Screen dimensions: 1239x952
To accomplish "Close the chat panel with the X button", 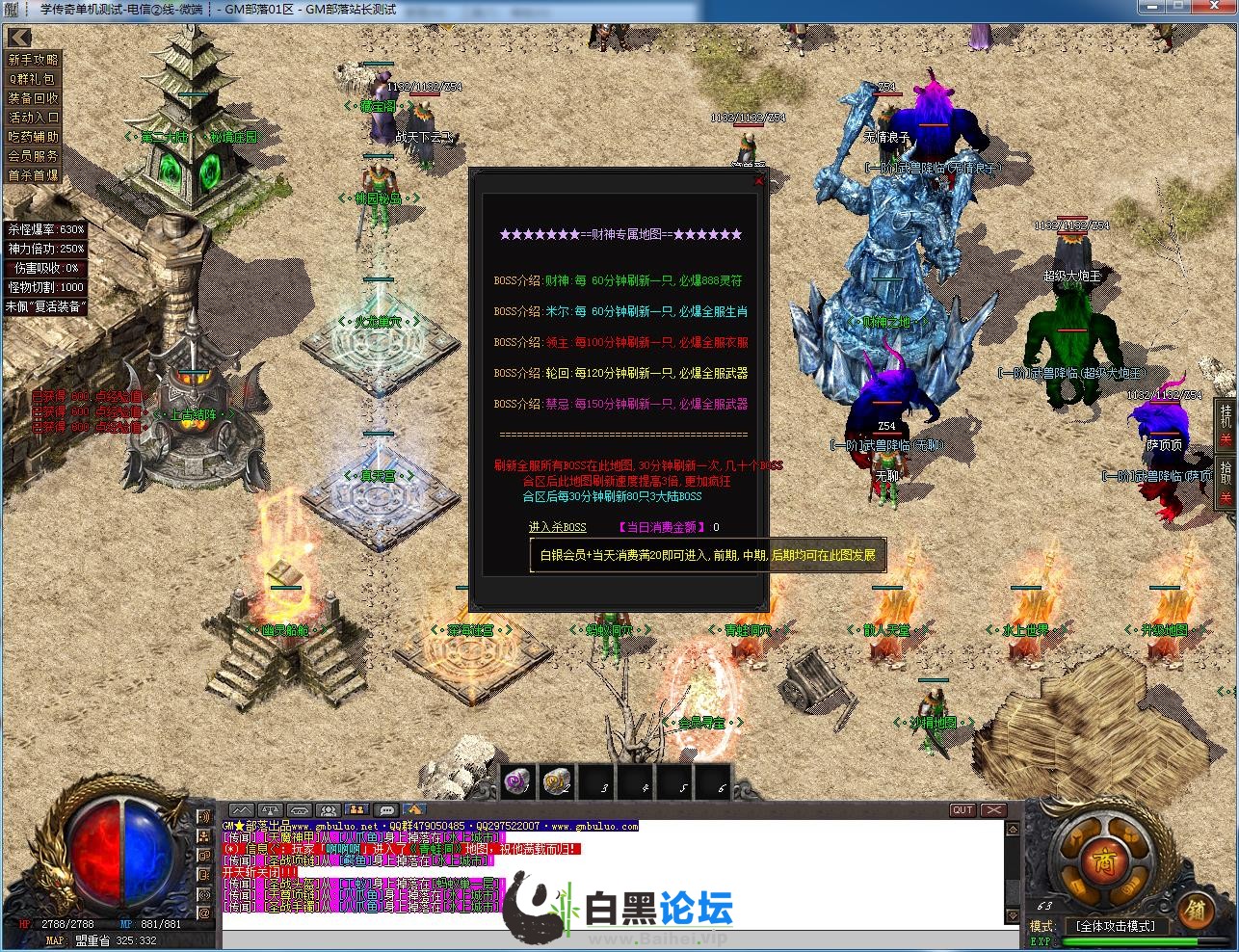I will pyautogui.click(x=992, y=810).
